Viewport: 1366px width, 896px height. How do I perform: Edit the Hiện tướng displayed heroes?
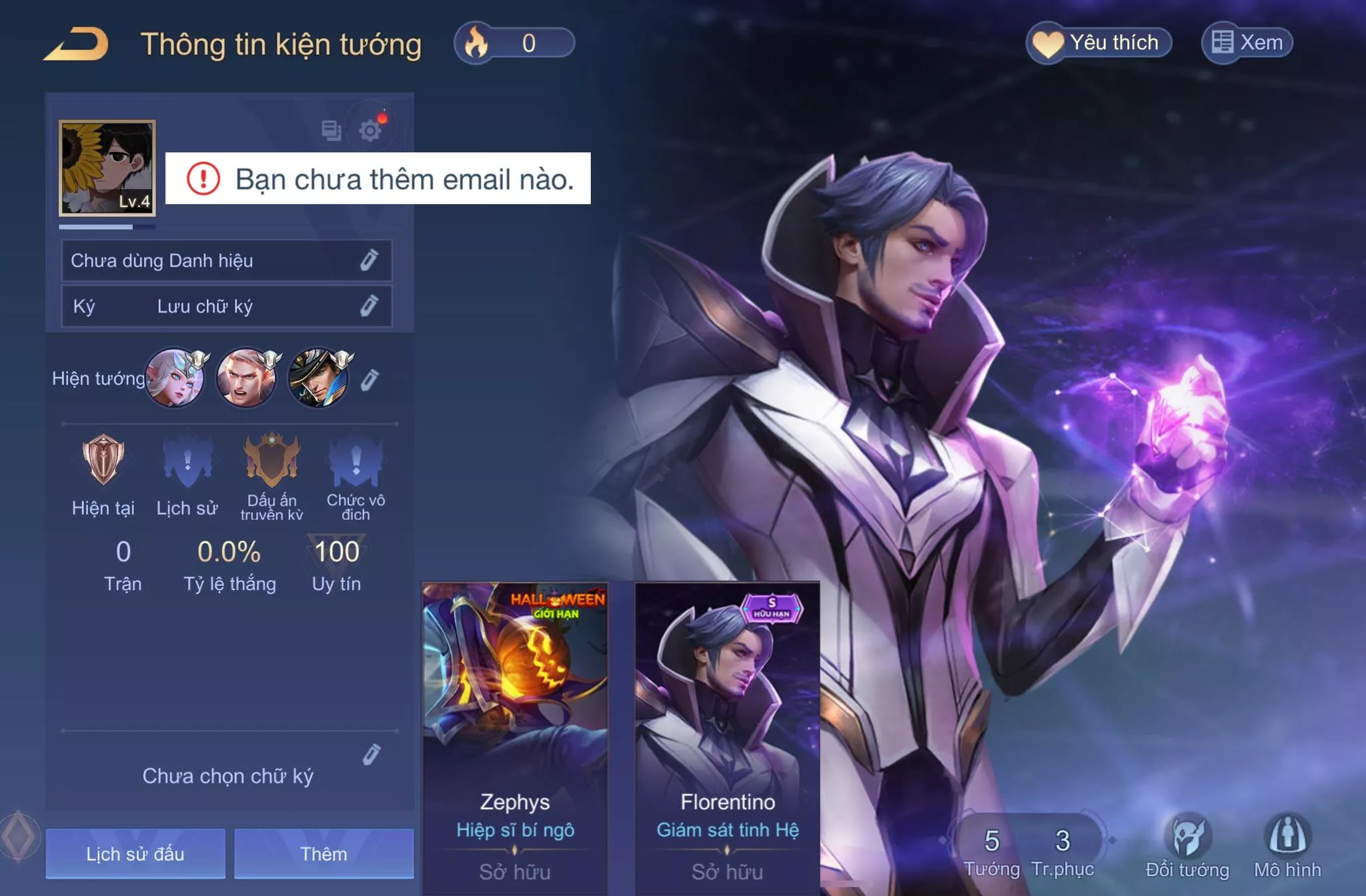tap(370, 379)
